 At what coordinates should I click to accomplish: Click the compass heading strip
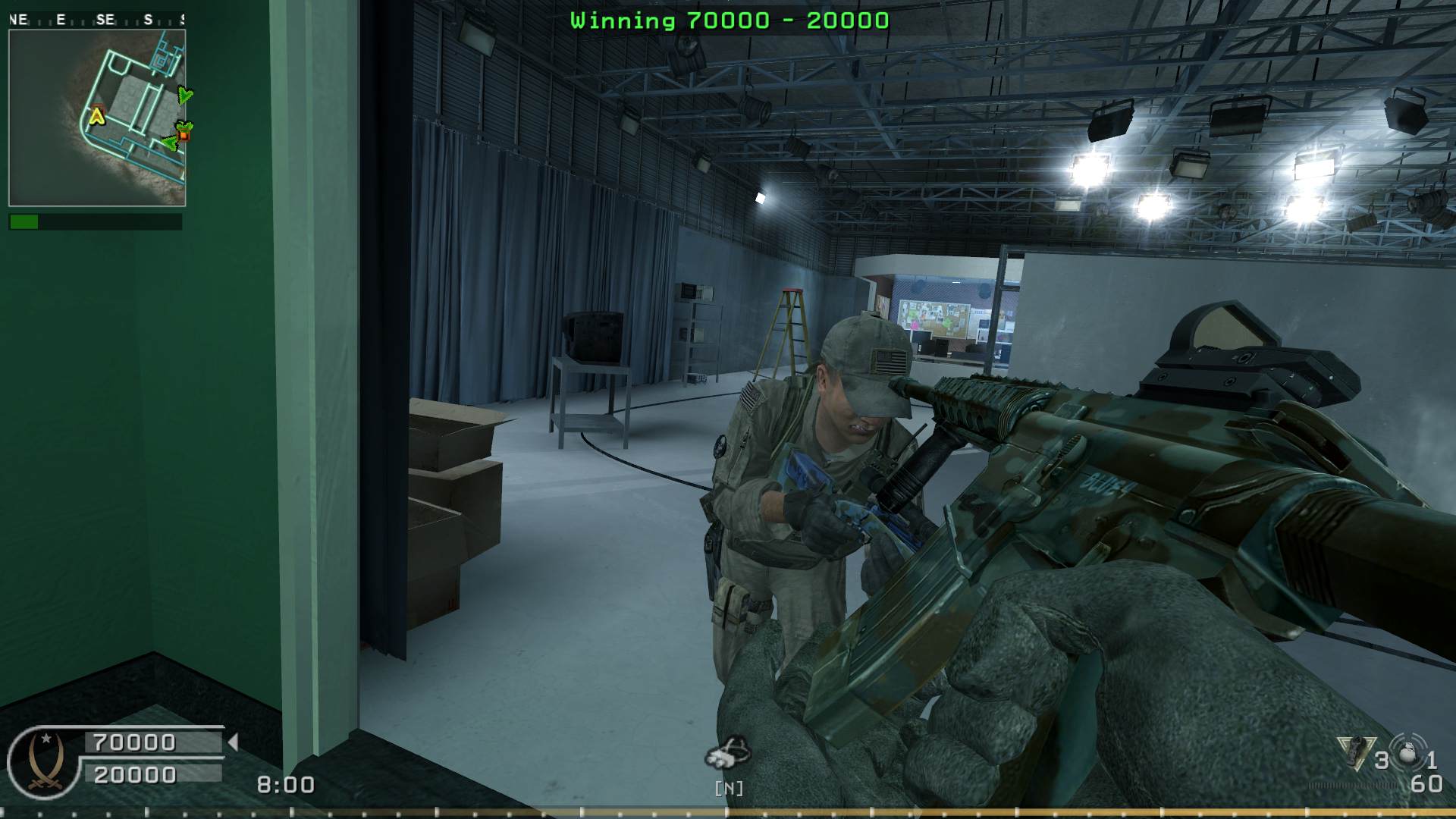[x=96, y=20]
